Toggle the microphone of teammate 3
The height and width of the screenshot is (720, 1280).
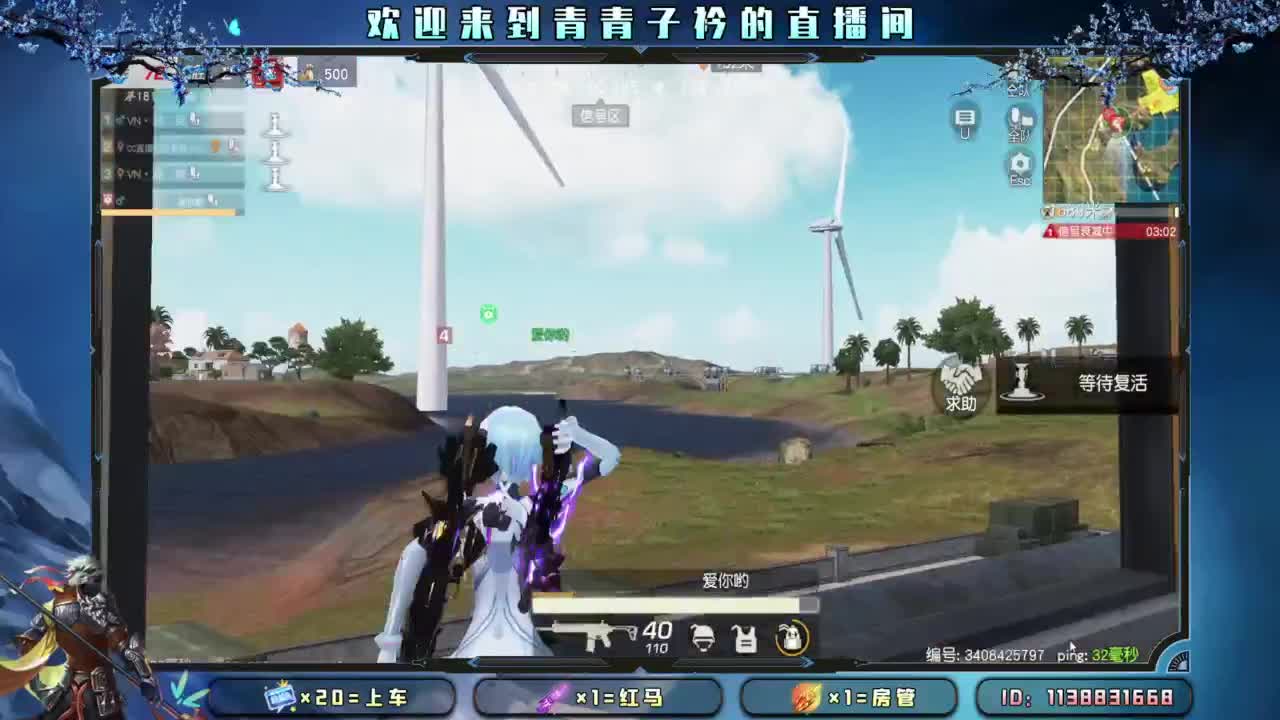pyautogui.click(x=194, y=173)
